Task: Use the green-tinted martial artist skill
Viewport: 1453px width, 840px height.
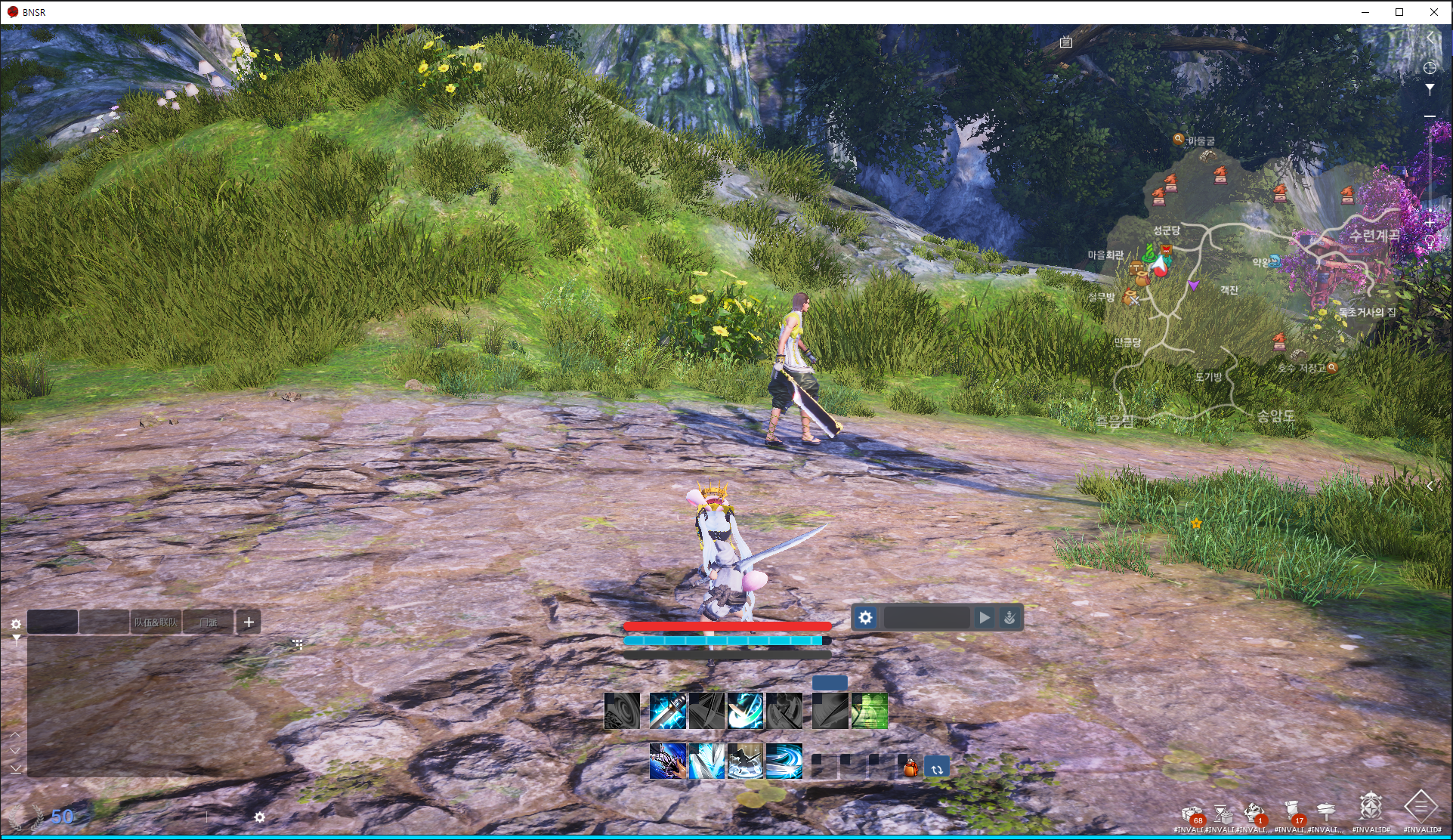Action: point(869,711)
